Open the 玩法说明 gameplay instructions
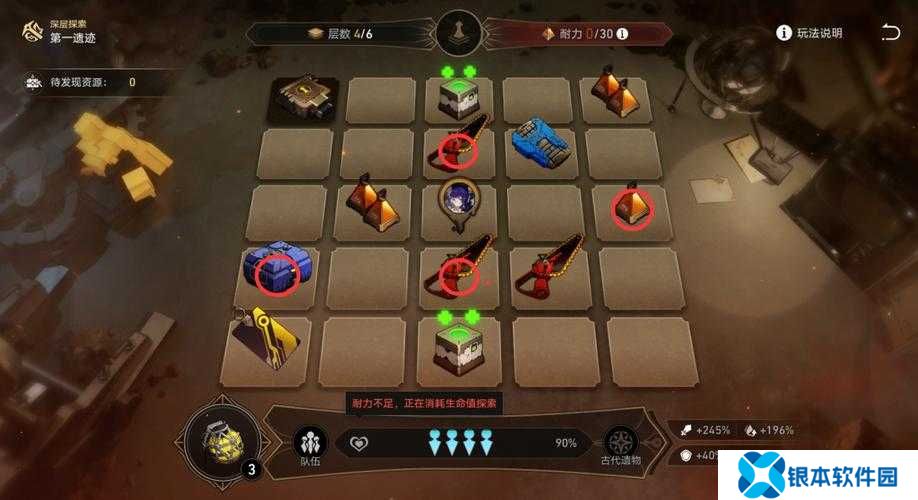Screen dimensions: 918x500 click(810, 33)
